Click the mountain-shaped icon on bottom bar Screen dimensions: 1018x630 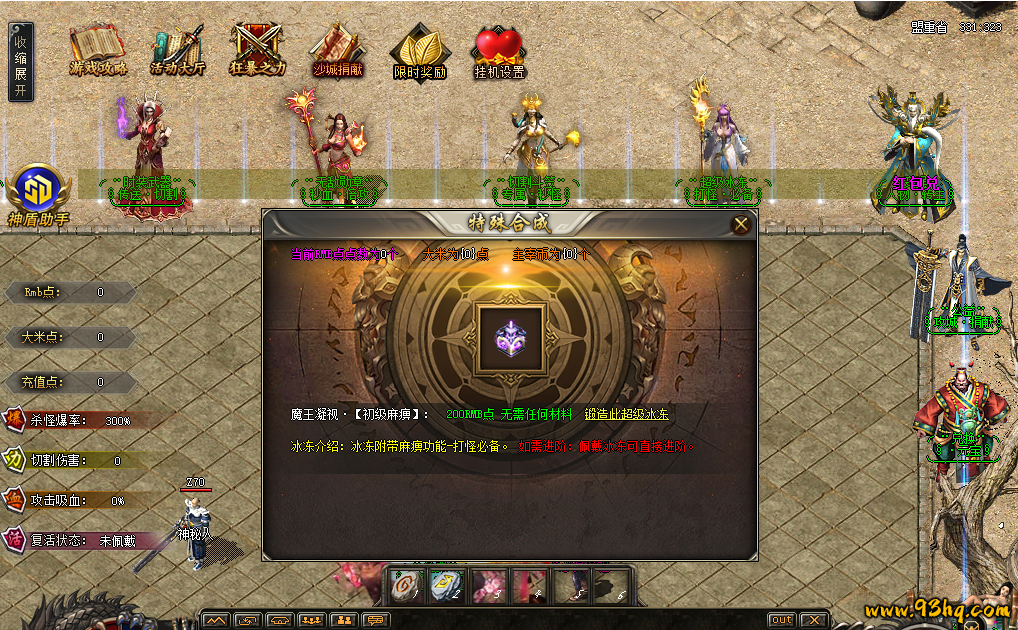pos(216,620)
